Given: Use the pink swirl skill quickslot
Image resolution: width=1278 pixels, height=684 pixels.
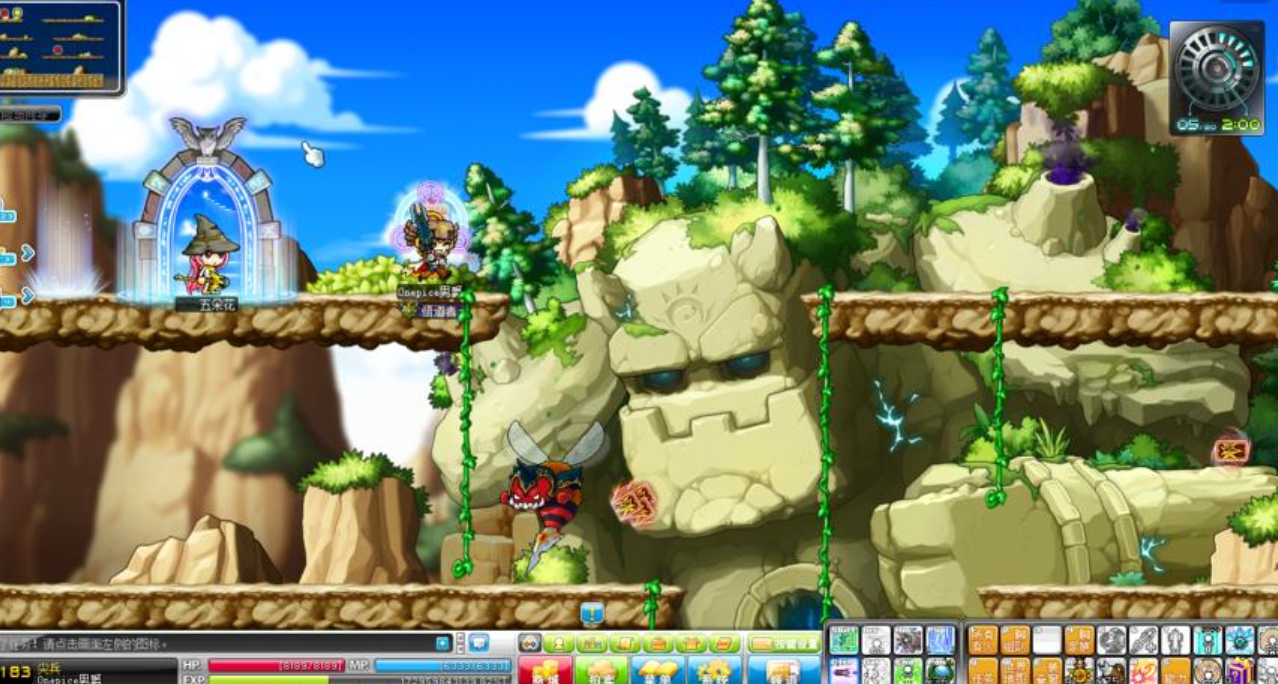Looking at the screenshot, I should click(x=1142, y=670).
